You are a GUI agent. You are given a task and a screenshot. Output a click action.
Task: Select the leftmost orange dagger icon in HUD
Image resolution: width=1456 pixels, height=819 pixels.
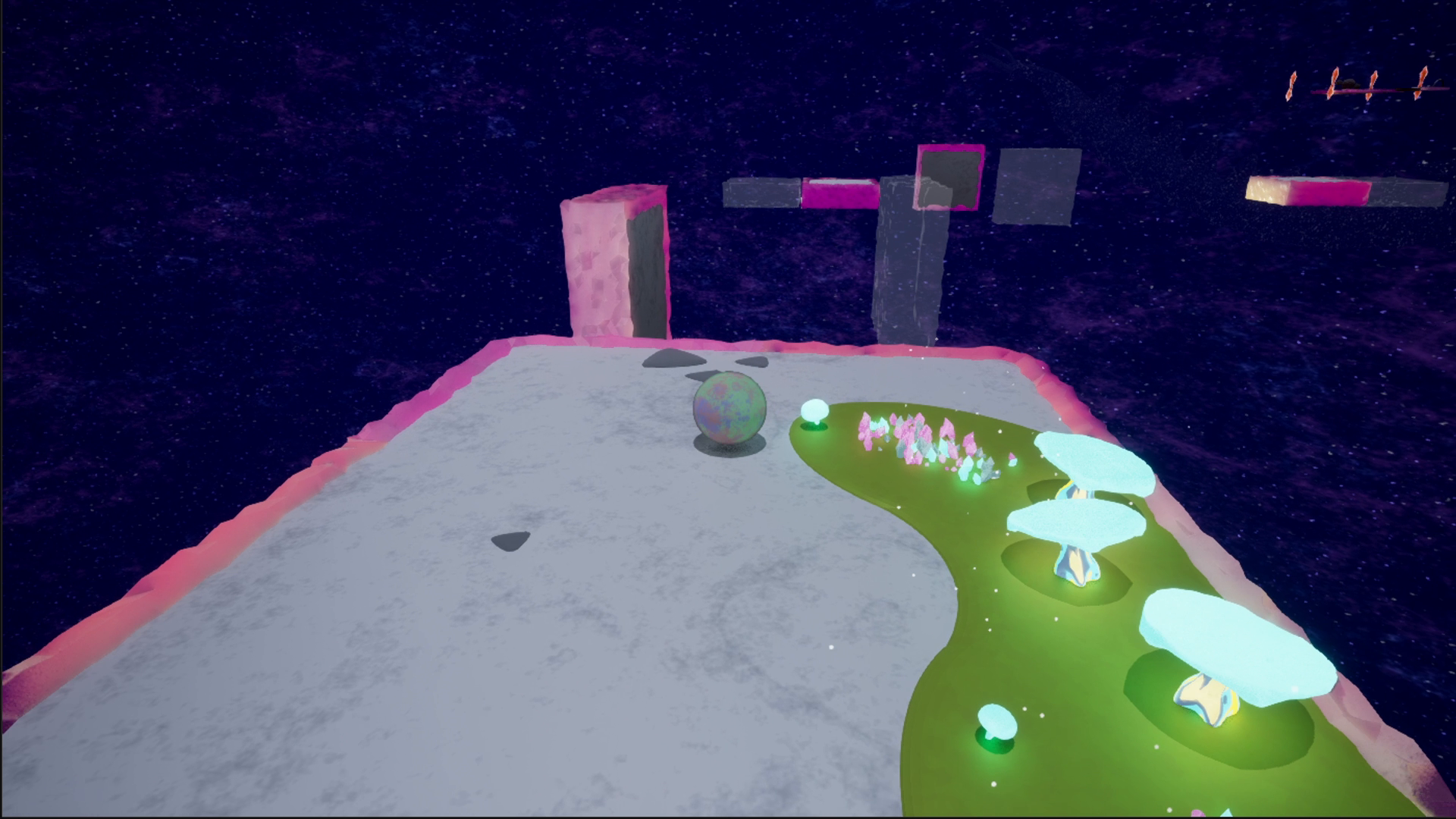1291,83
